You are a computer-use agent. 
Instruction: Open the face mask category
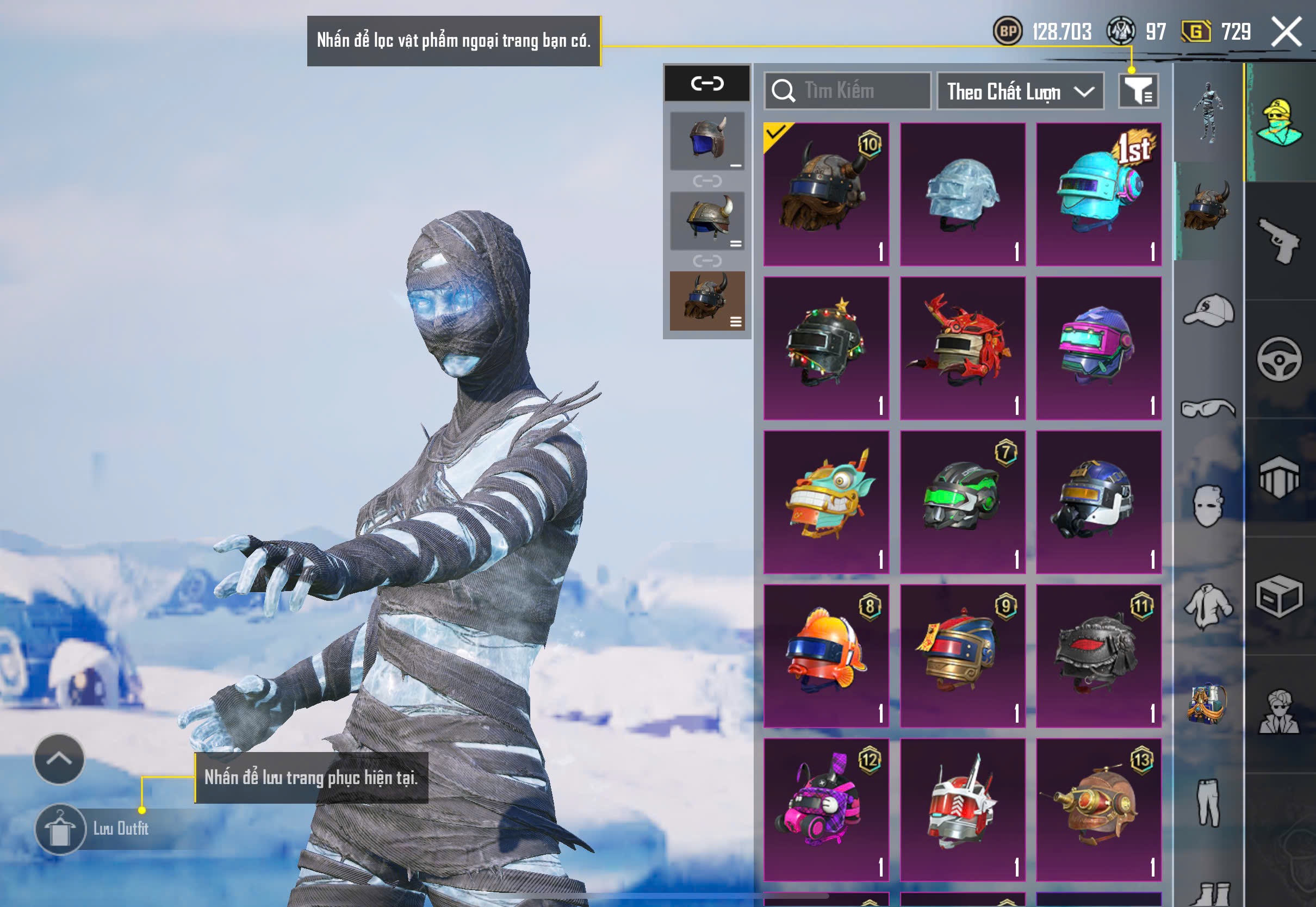(x=1209, y=505)
